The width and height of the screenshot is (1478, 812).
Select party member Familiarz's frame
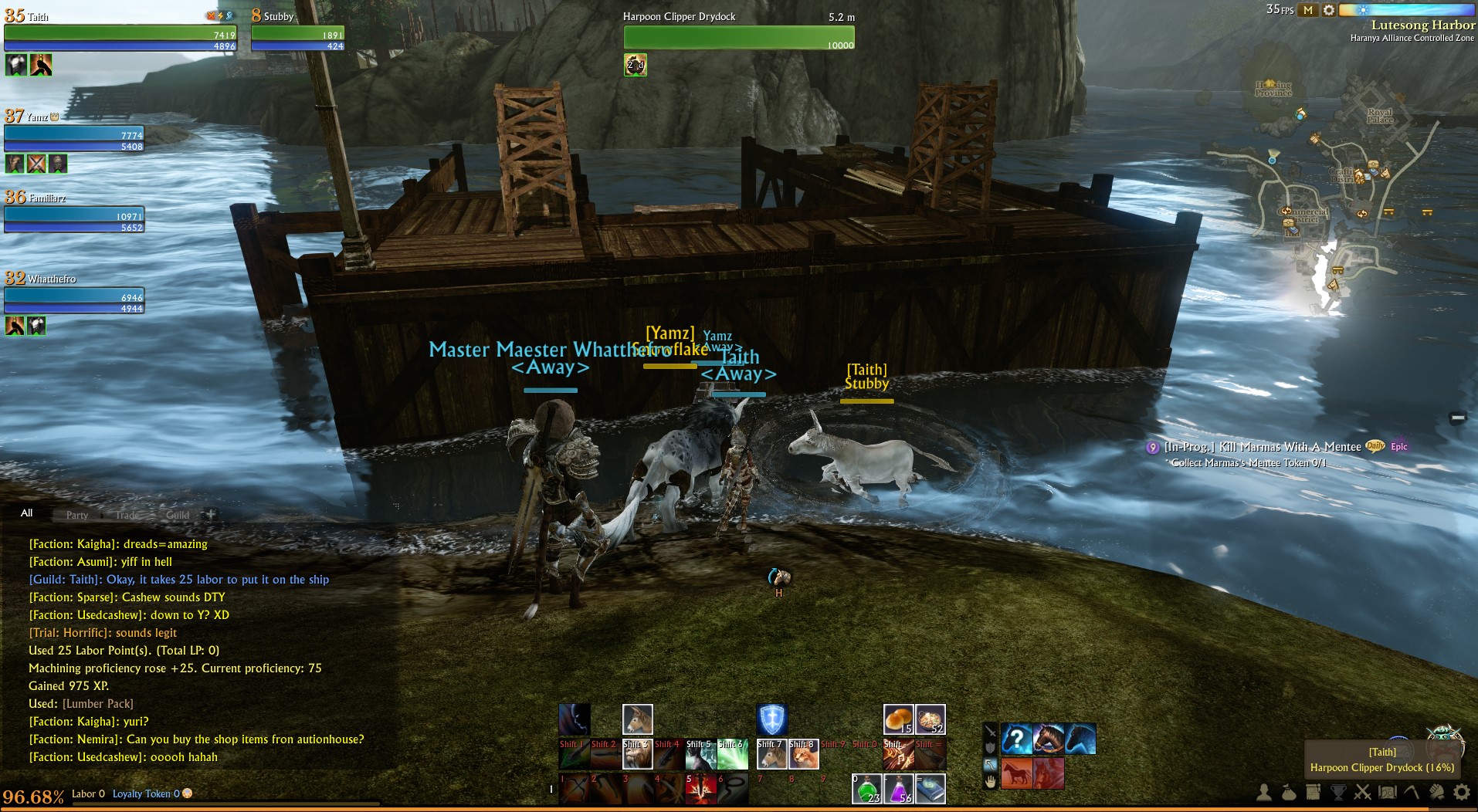point(74,220)
